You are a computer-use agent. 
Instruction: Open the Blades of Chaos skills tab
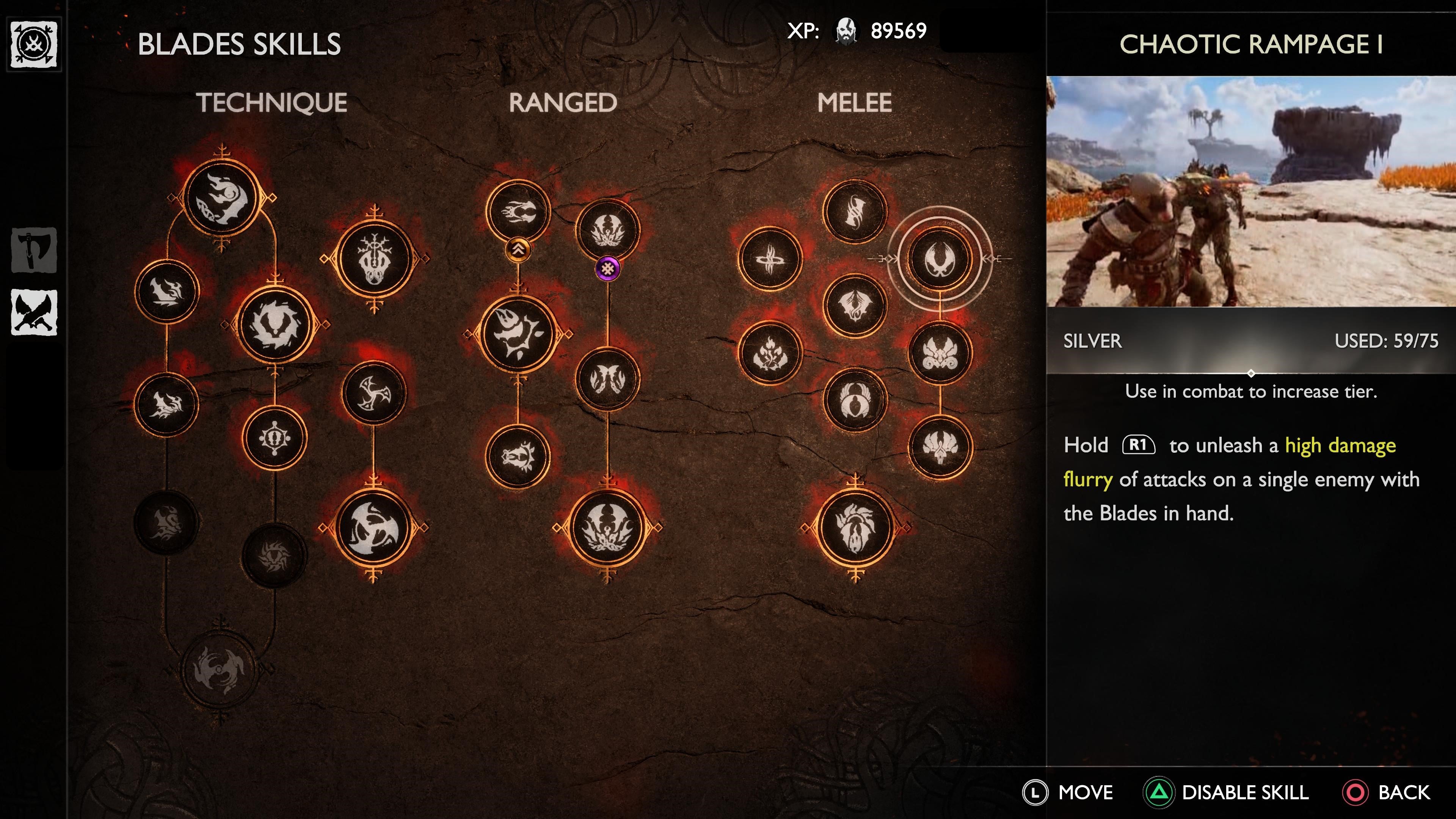click(x=34, y=312)
